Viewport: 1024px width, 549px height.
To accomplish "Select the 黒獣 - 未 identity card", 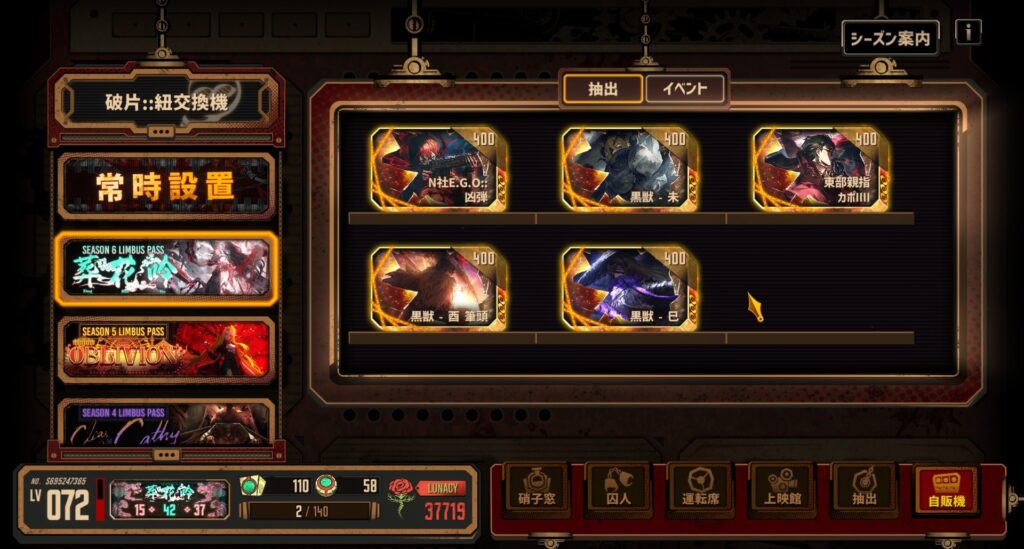I will coord(631,168).
